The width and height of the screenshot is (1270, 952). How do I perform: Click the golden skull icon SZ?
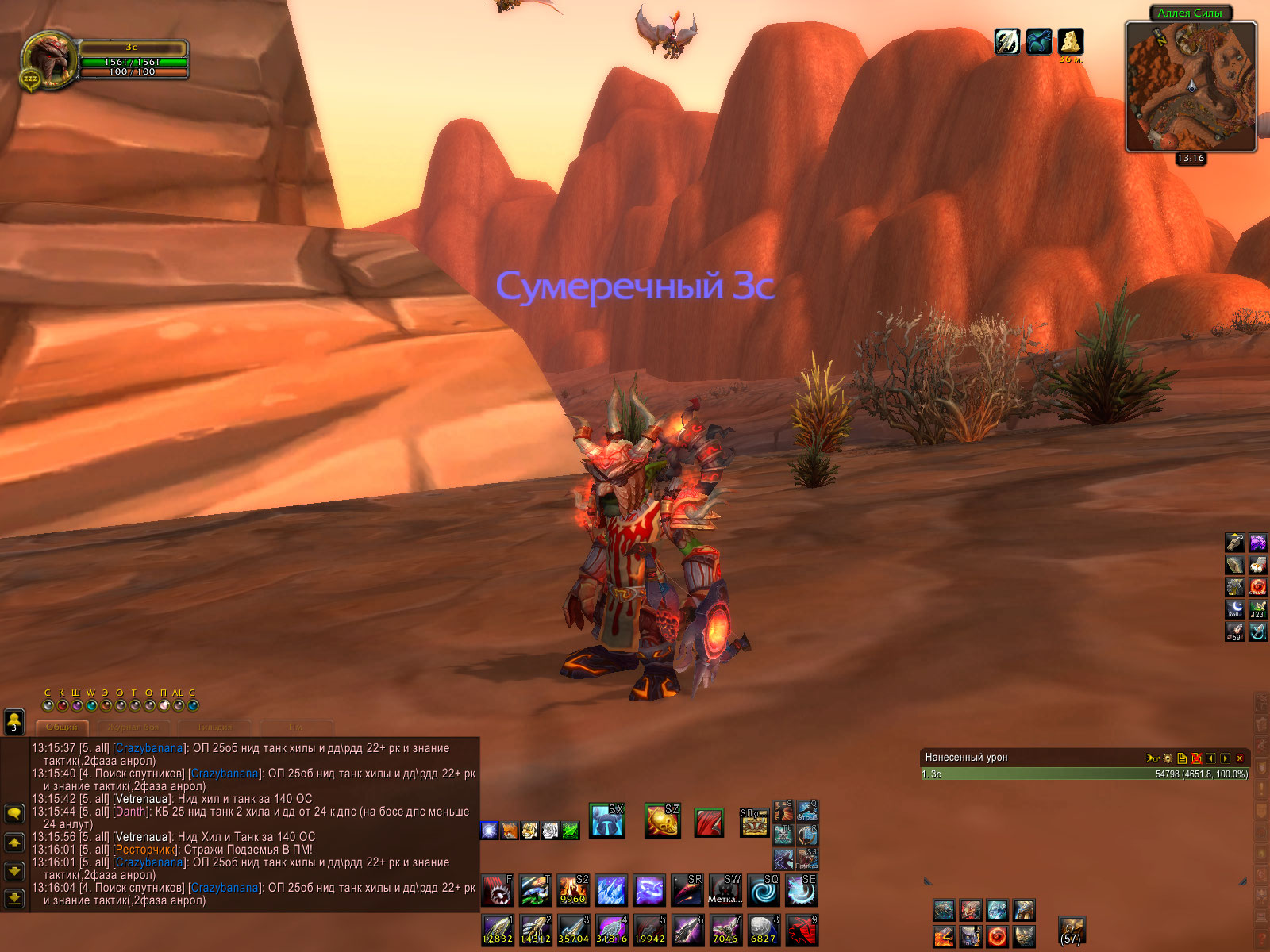[663, 821]
